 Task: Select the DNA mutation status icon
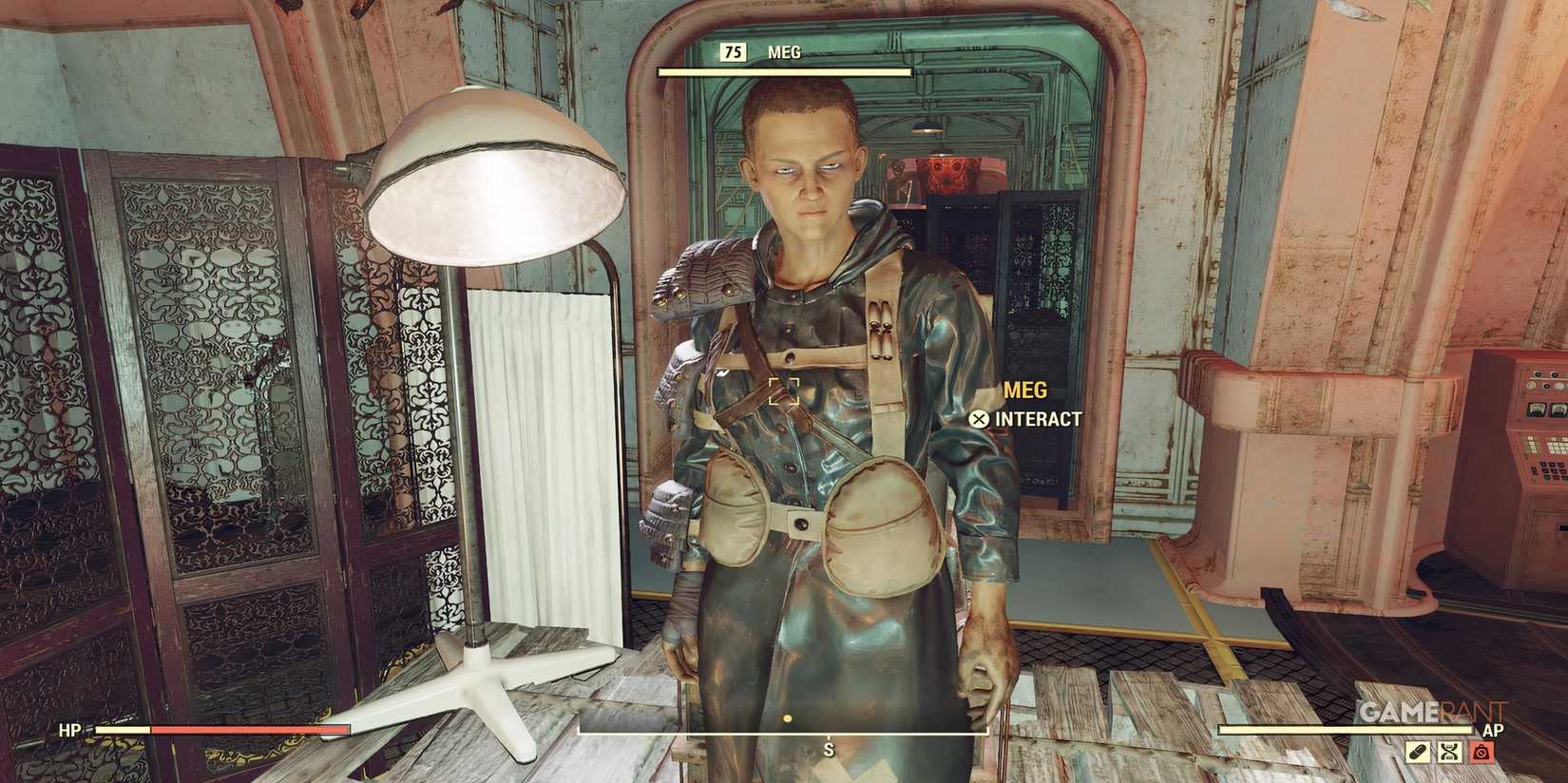(x=1450, y=752)
